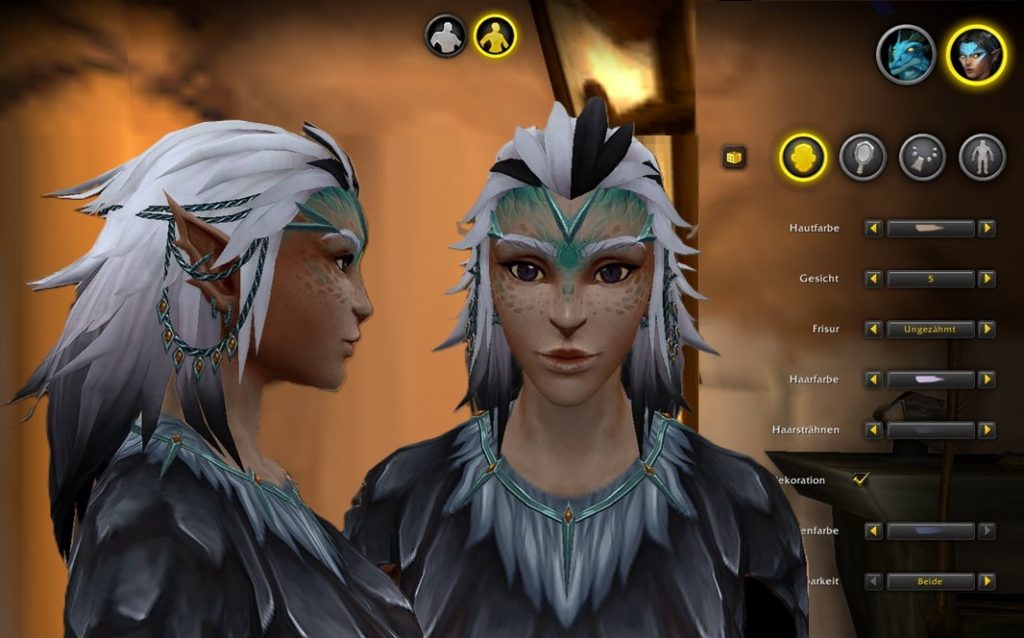Open the necklace jewelry customization category

(x=922, y=157)
